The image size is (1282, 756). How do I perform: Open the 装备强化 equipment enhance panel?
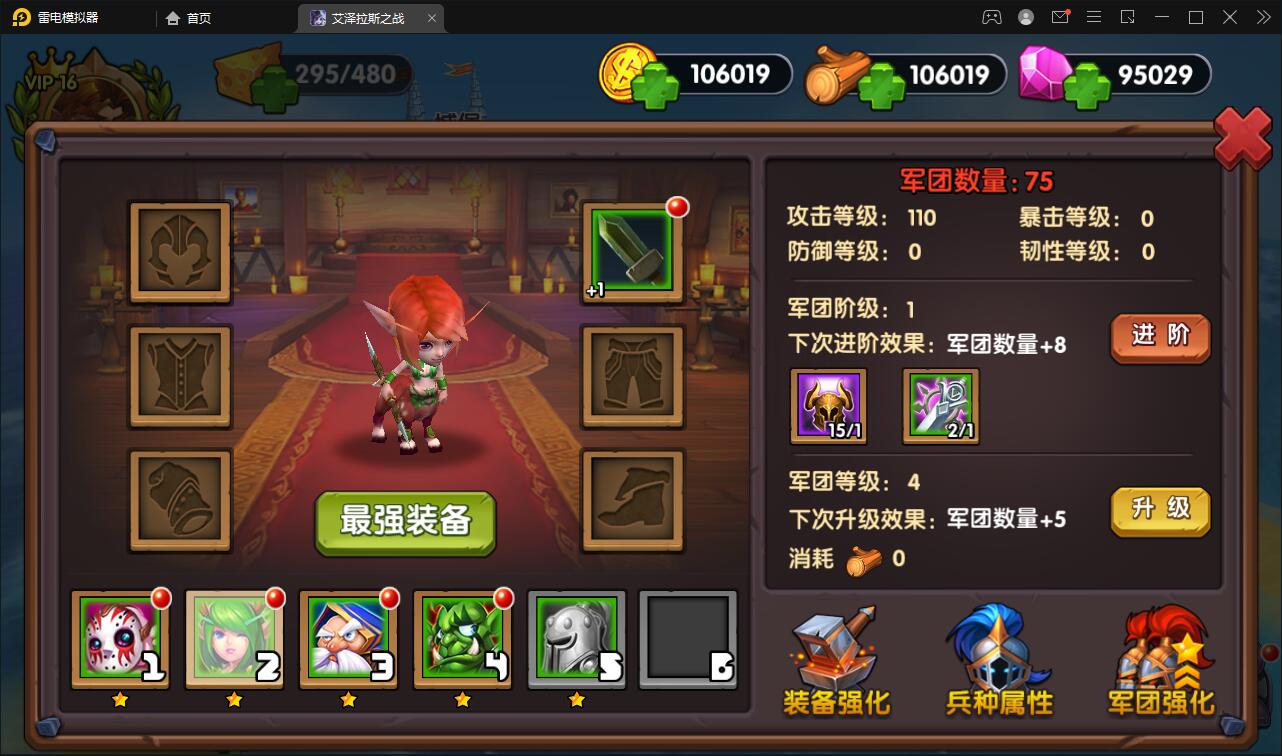coord(836,660)
